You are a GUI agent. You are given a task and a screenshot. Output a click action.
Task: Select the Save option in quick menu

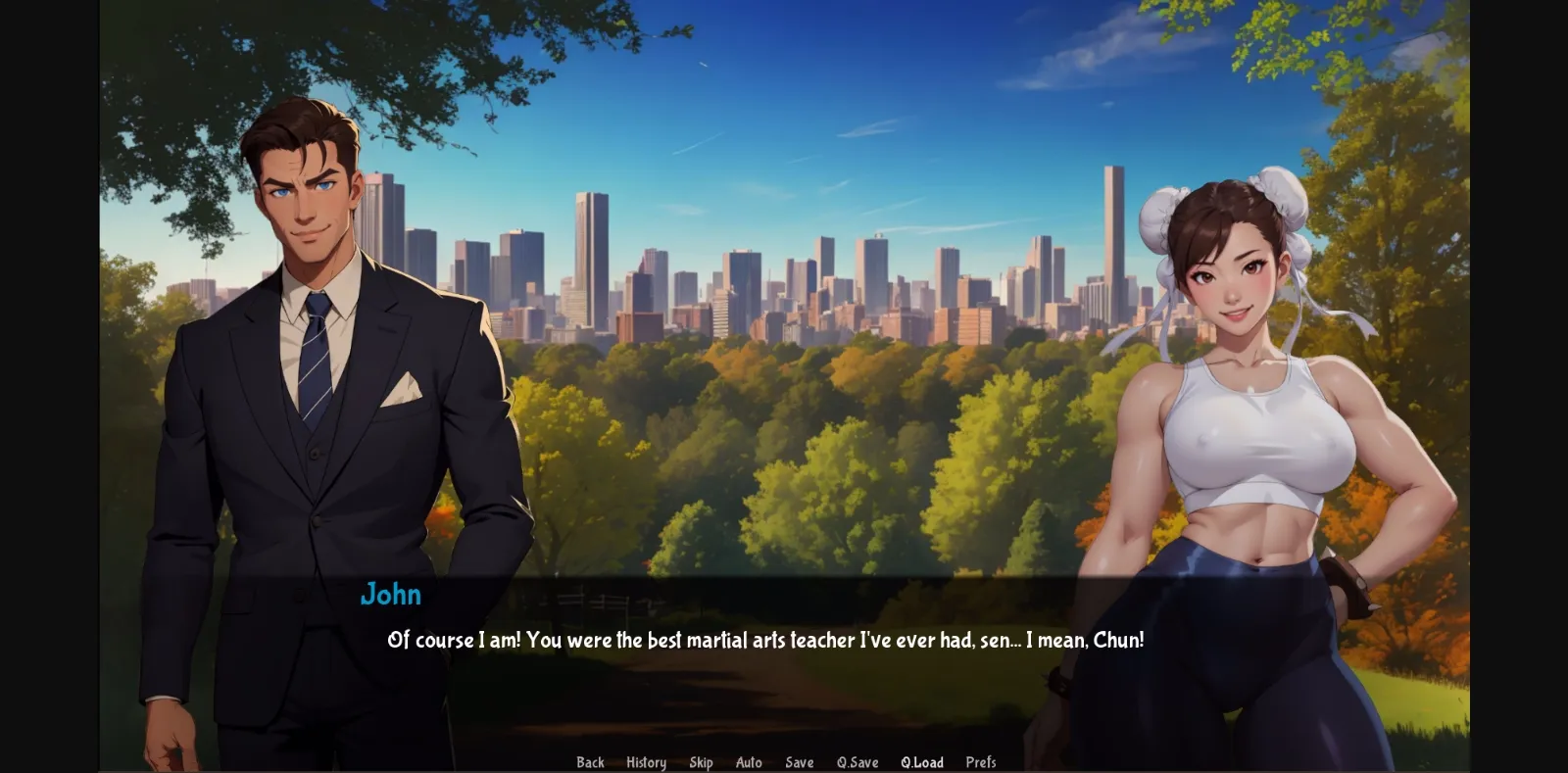tap(800, 761)
